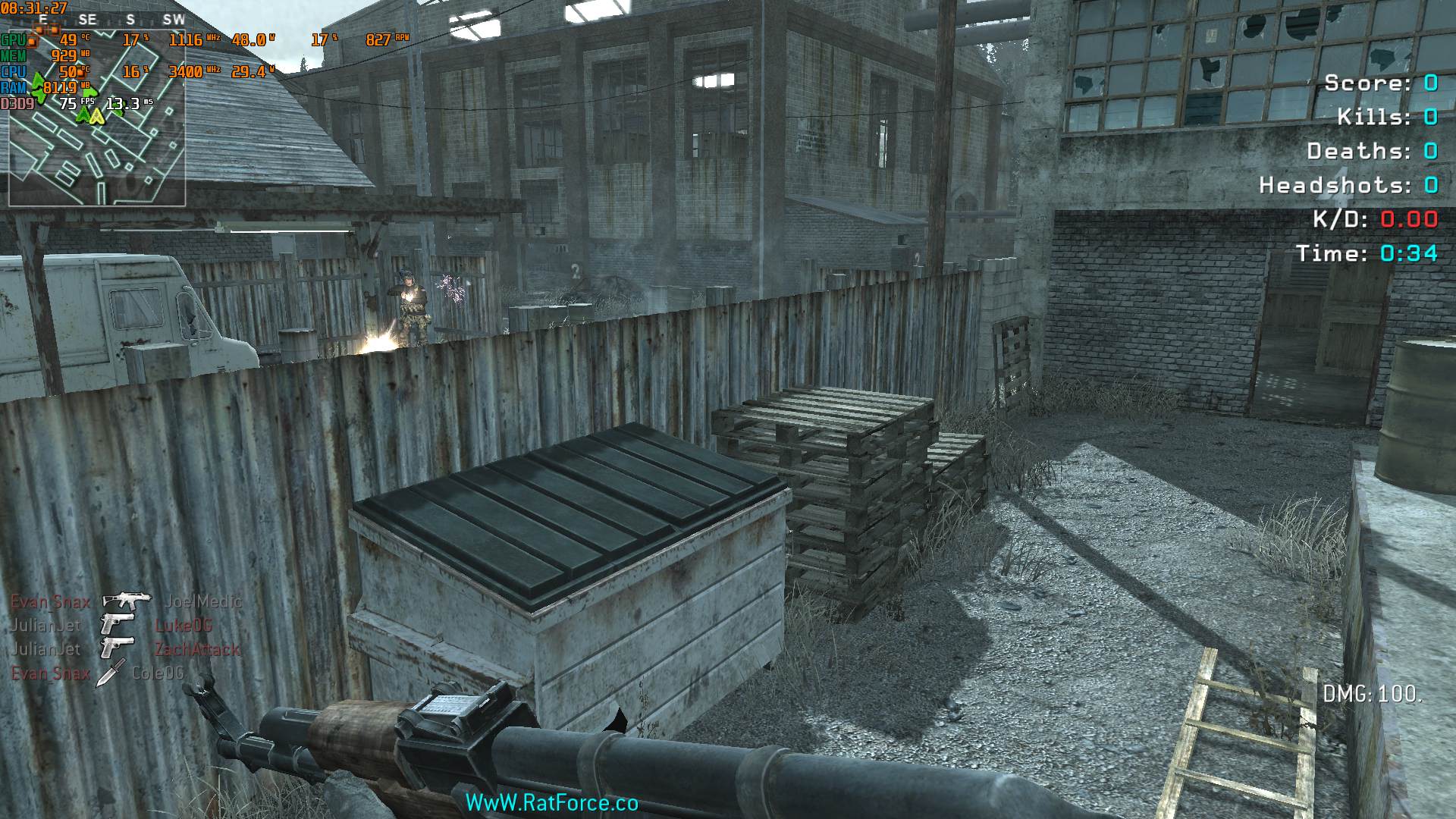Open the WwW.RatForce.co watermark link
The width and height of the screenshot is (1456, 819).
pos(551,803)
